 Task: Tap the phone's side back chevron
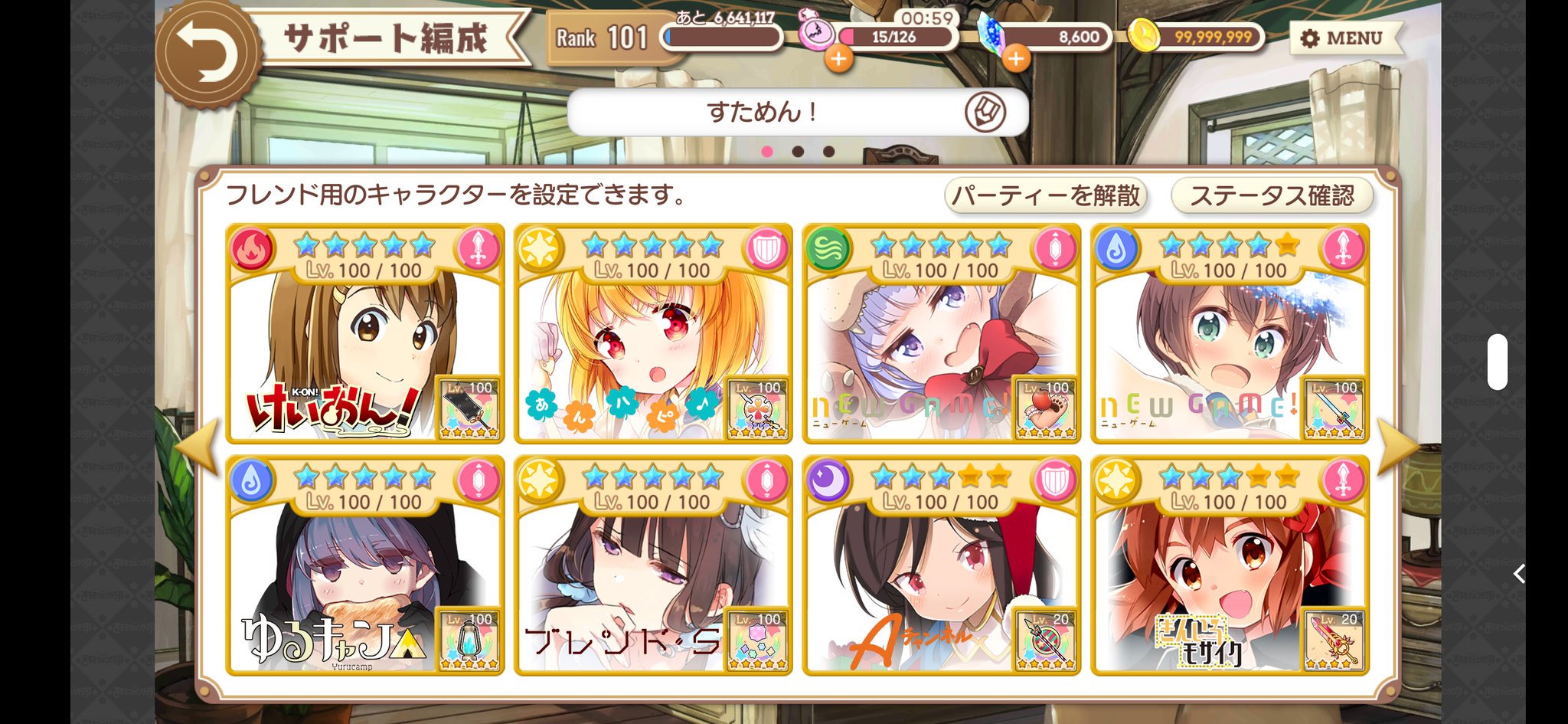(1520, 573)
